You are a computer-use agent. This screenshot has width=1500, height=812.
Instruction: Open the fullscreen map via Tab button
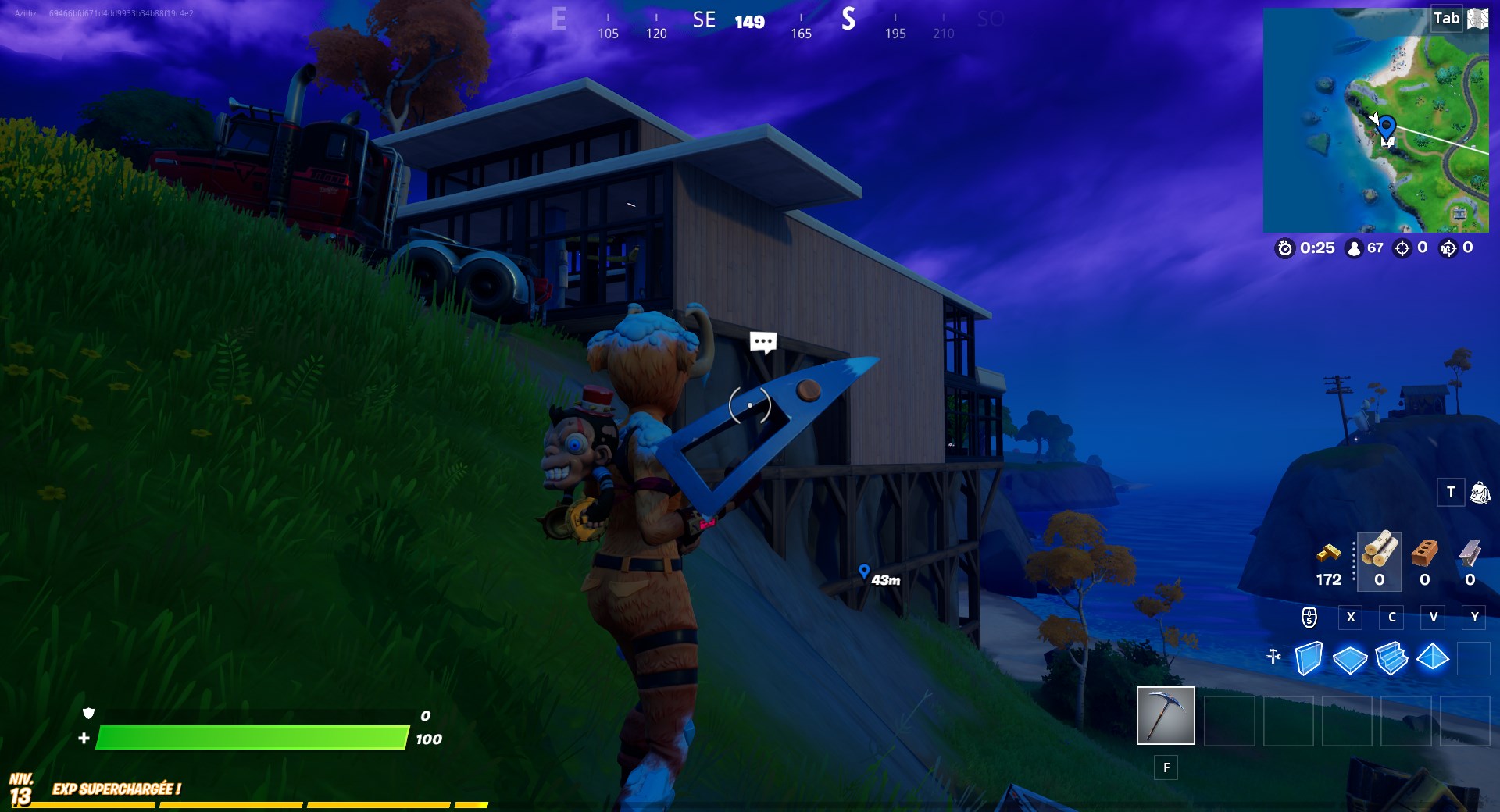(1446, 17)
